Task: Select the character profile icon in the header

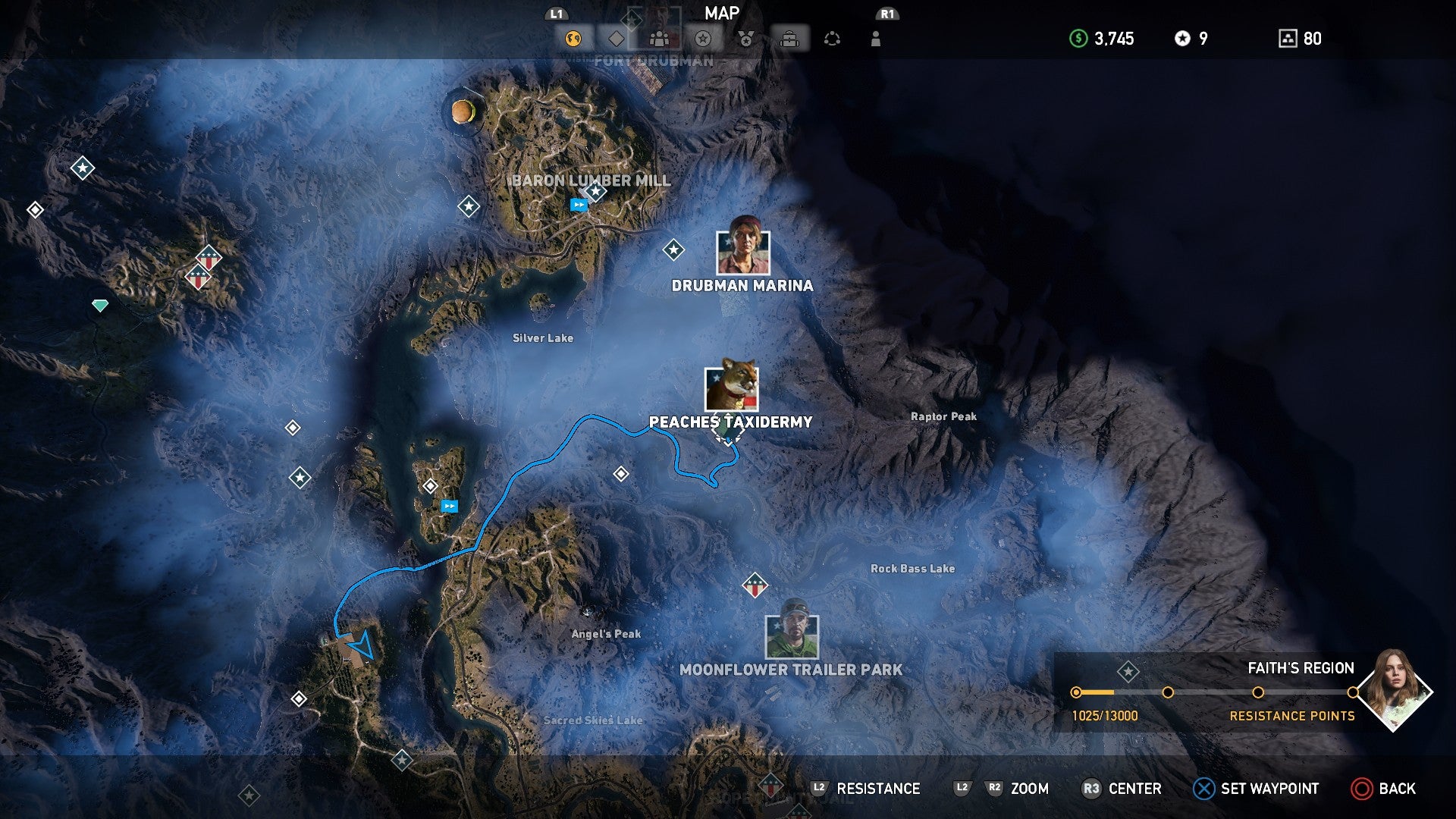Action: [875, 38]
